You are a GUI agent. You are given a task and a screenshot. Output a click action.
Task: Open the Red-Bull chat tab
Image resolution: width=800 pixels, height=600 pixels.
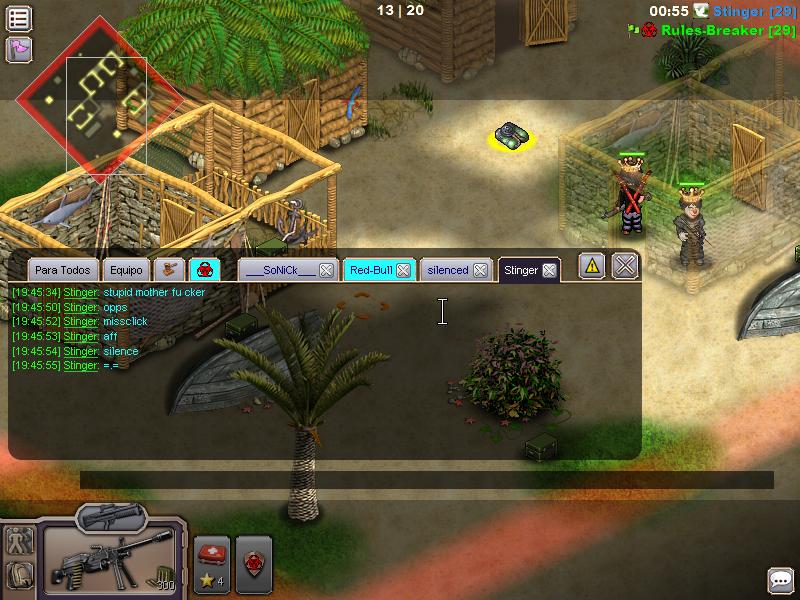coord(370,270)
